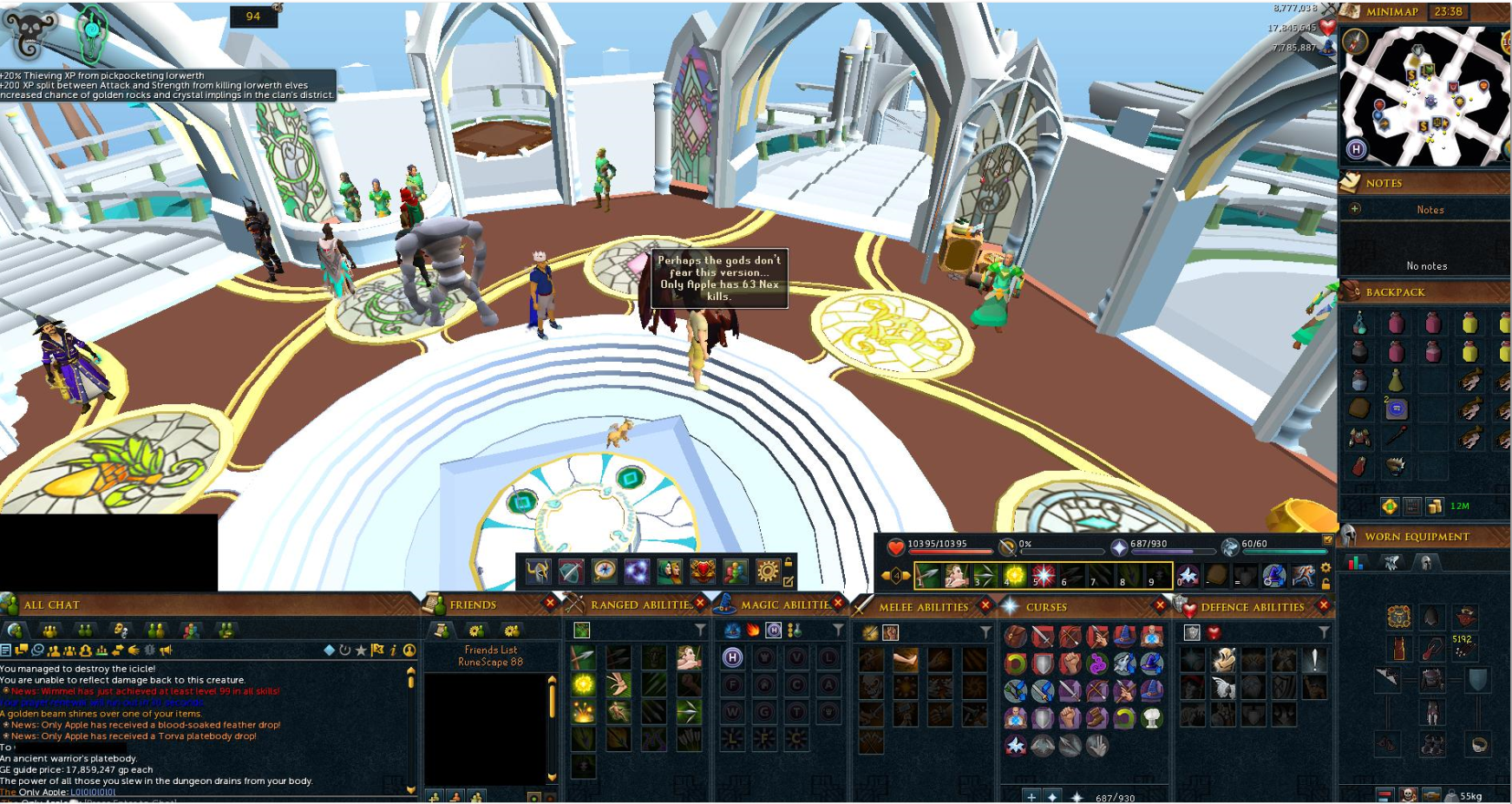Select the hero shield icon on the ribbon toolbar
This screenshot has height=804, width=1512.
coord(703,569)
